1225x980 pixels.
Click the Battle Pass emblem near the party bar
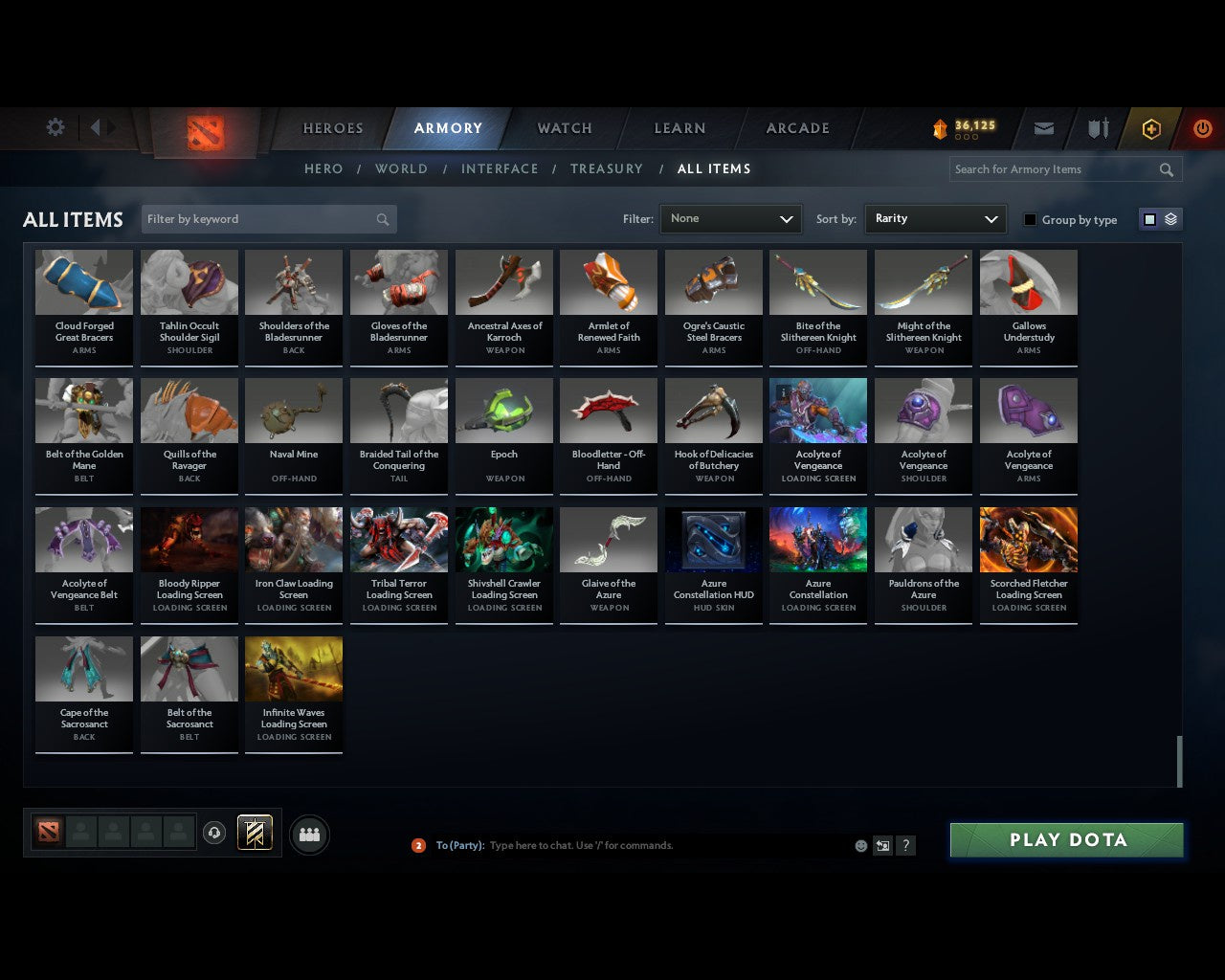pyautogui.click(x=255, y=832)
